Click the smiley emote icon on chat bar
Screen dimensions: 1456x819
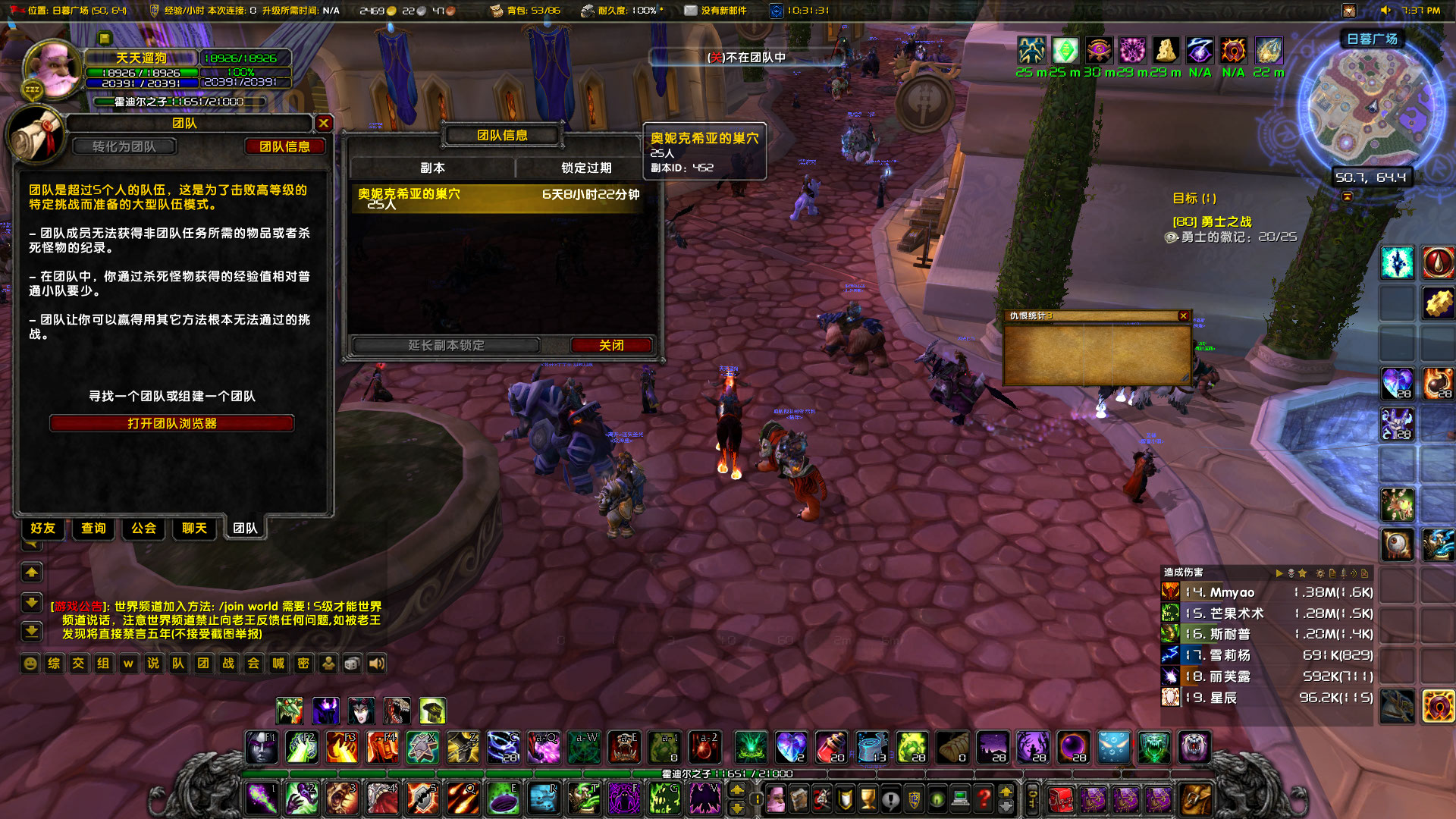pyautogui.click(x=30, y=664)
